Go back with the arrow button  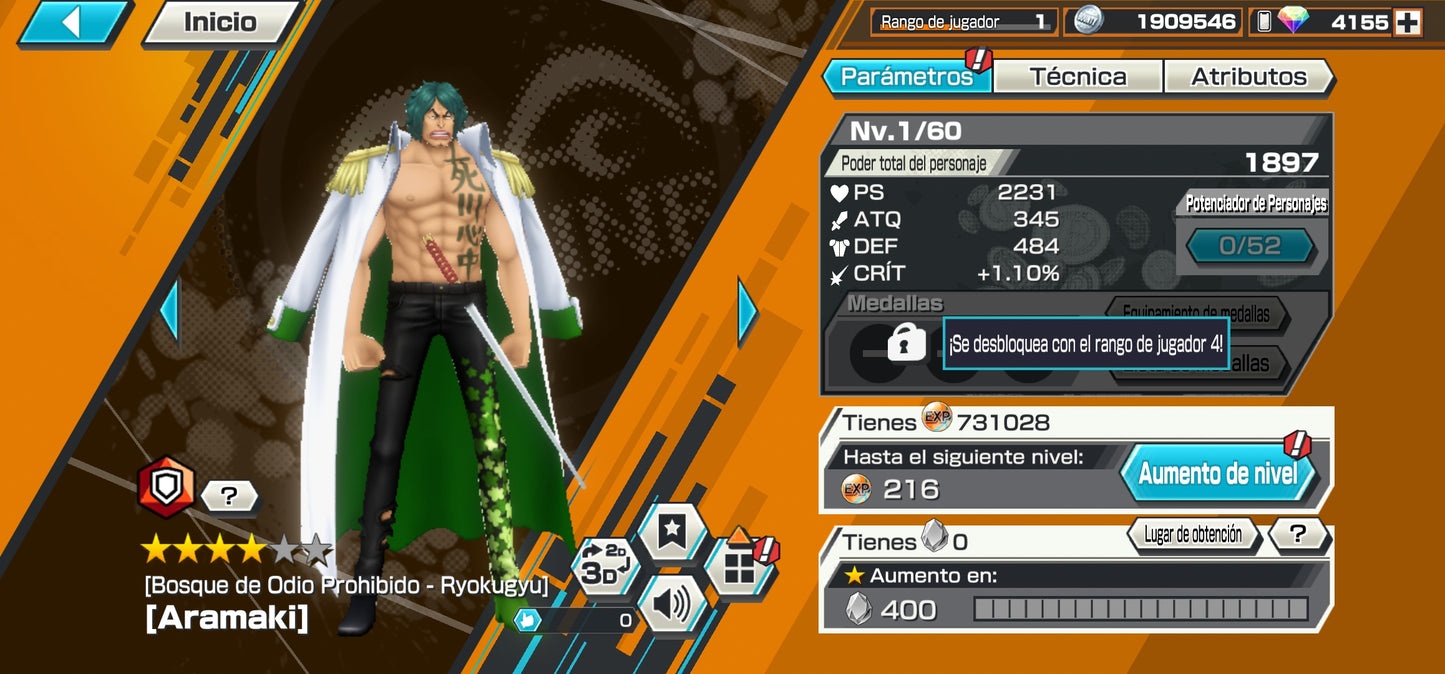72,22
